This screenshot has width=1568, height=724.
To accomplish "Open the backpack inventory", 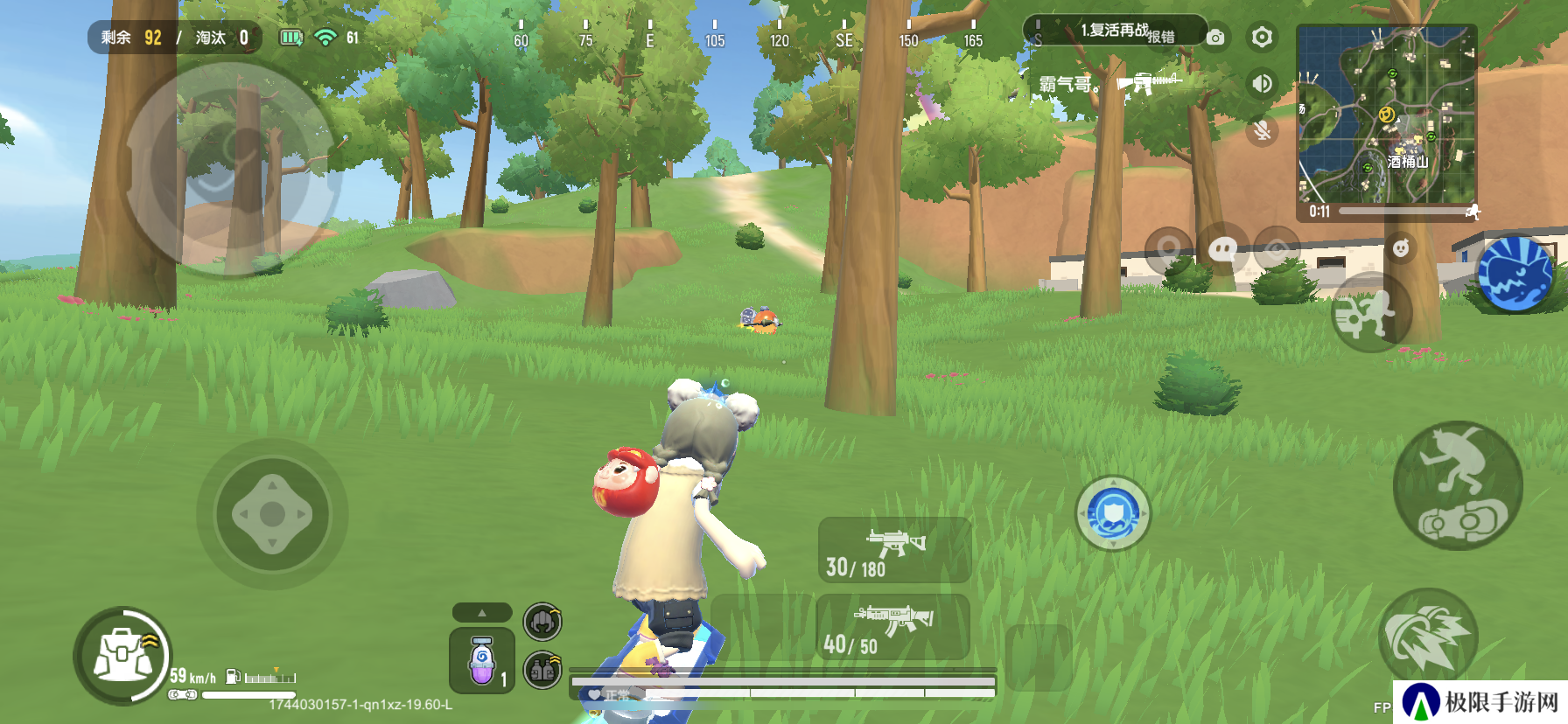I will (123, 656).
